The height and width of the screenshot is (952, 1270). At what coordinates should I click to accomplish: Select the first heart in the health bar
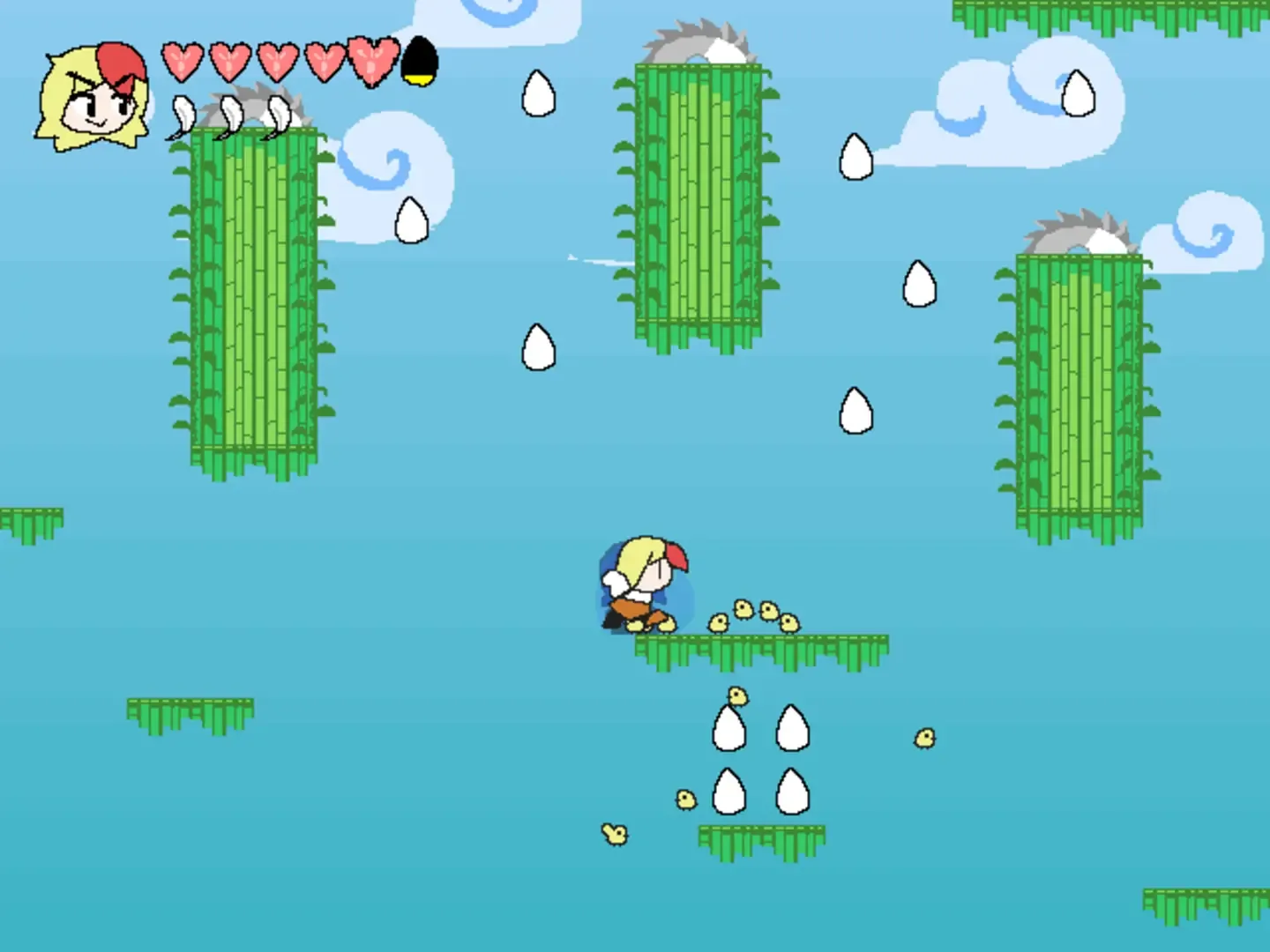click(181, 62)
